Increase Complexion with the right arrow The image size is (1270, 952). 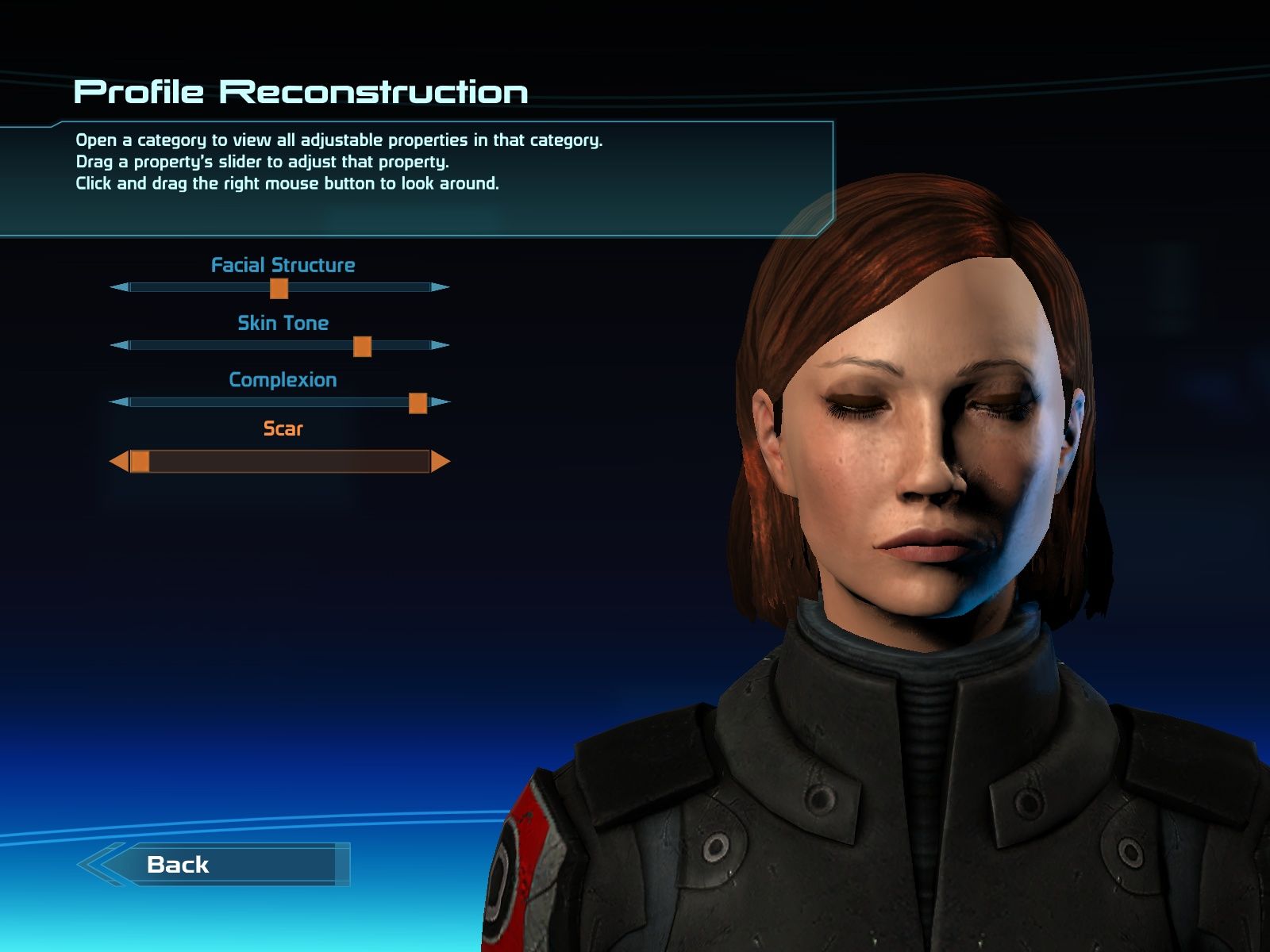coord(441,402)
